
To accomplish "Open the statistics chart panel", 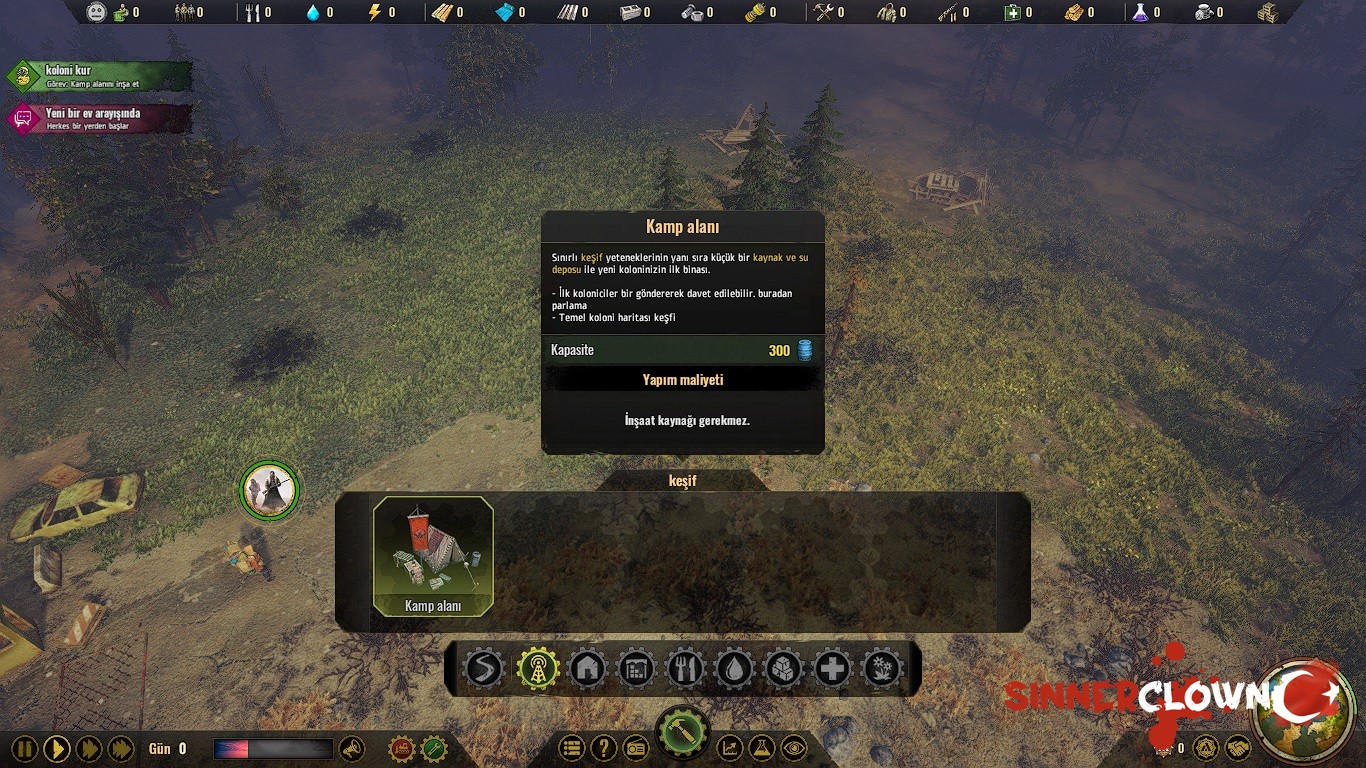I will click(730, 747).
